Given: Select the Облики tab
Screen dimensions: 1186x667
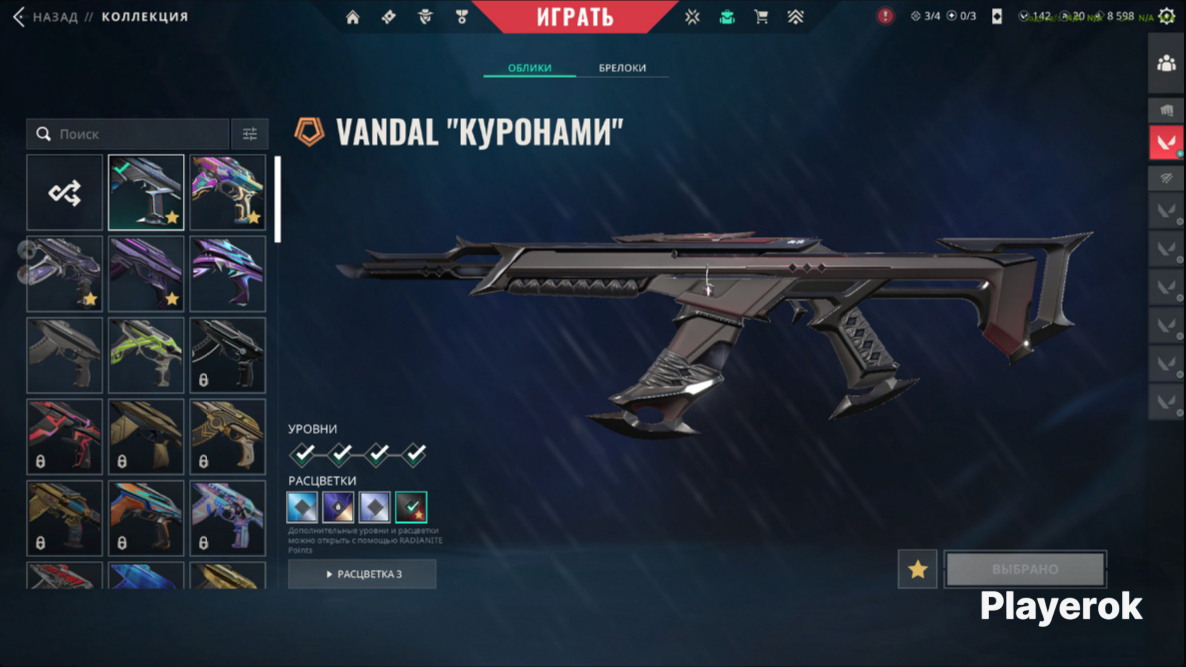Looking at the screenshot, I should point(529,68).
